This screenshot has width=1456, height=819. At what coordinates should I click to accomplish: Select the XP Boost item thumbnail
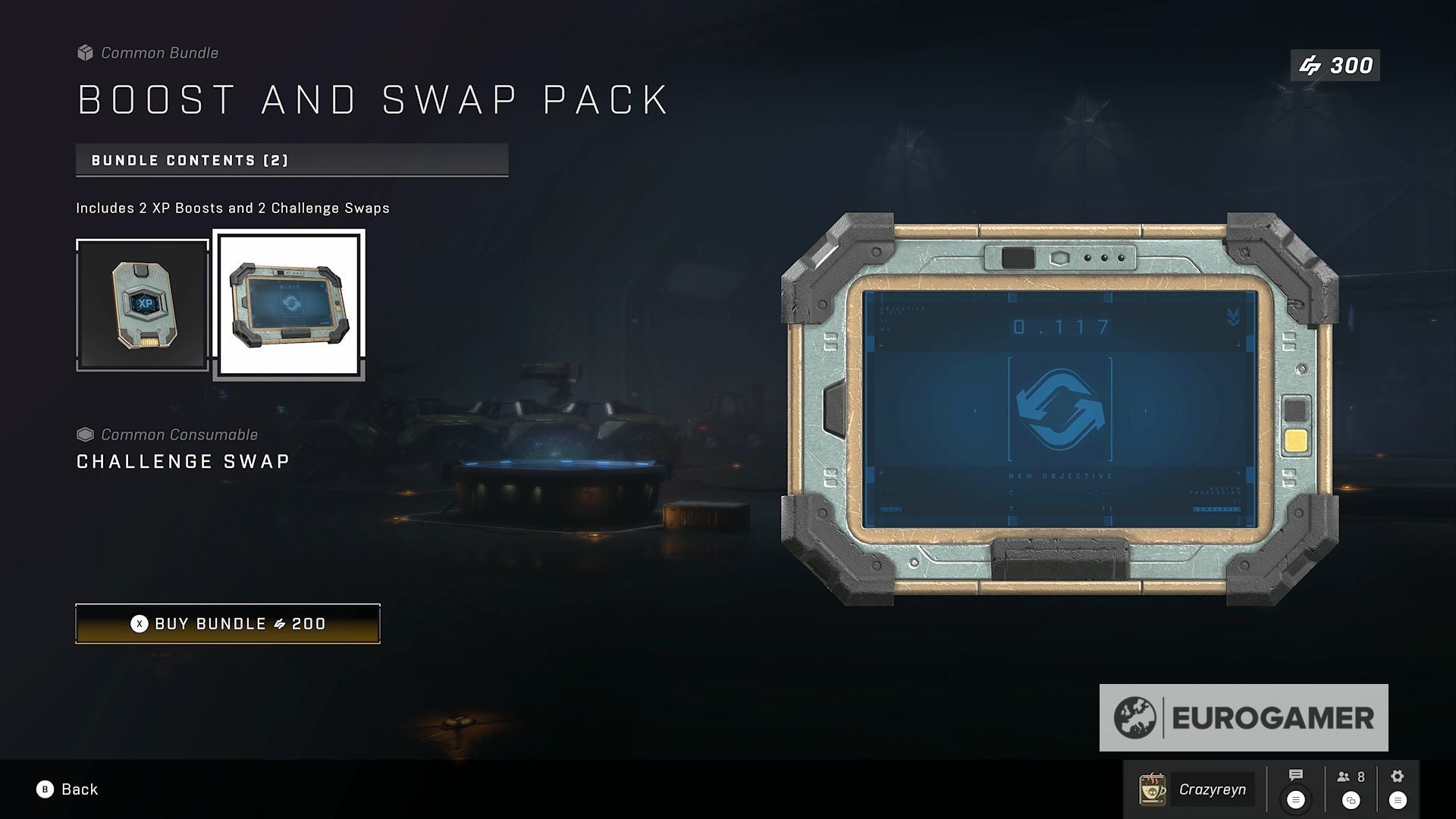(143, 305)
